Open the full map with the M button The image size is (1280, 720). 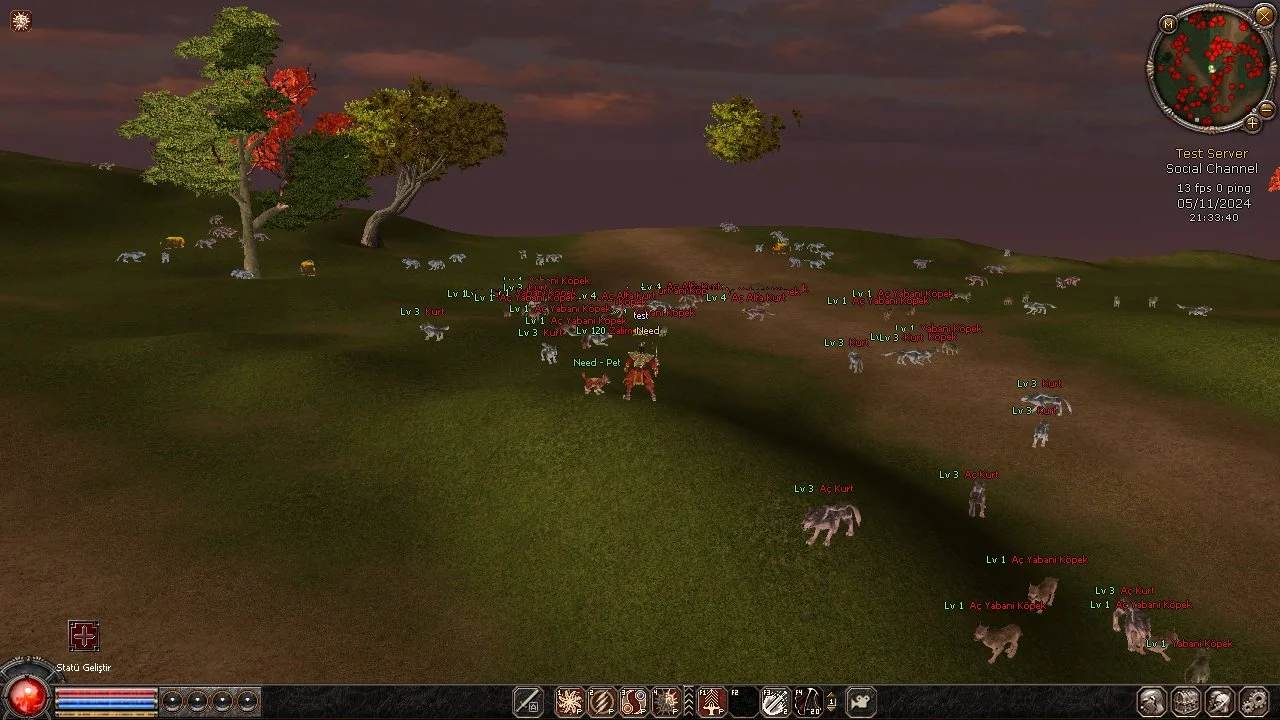pyautogui.click(x=1168, y=23)
